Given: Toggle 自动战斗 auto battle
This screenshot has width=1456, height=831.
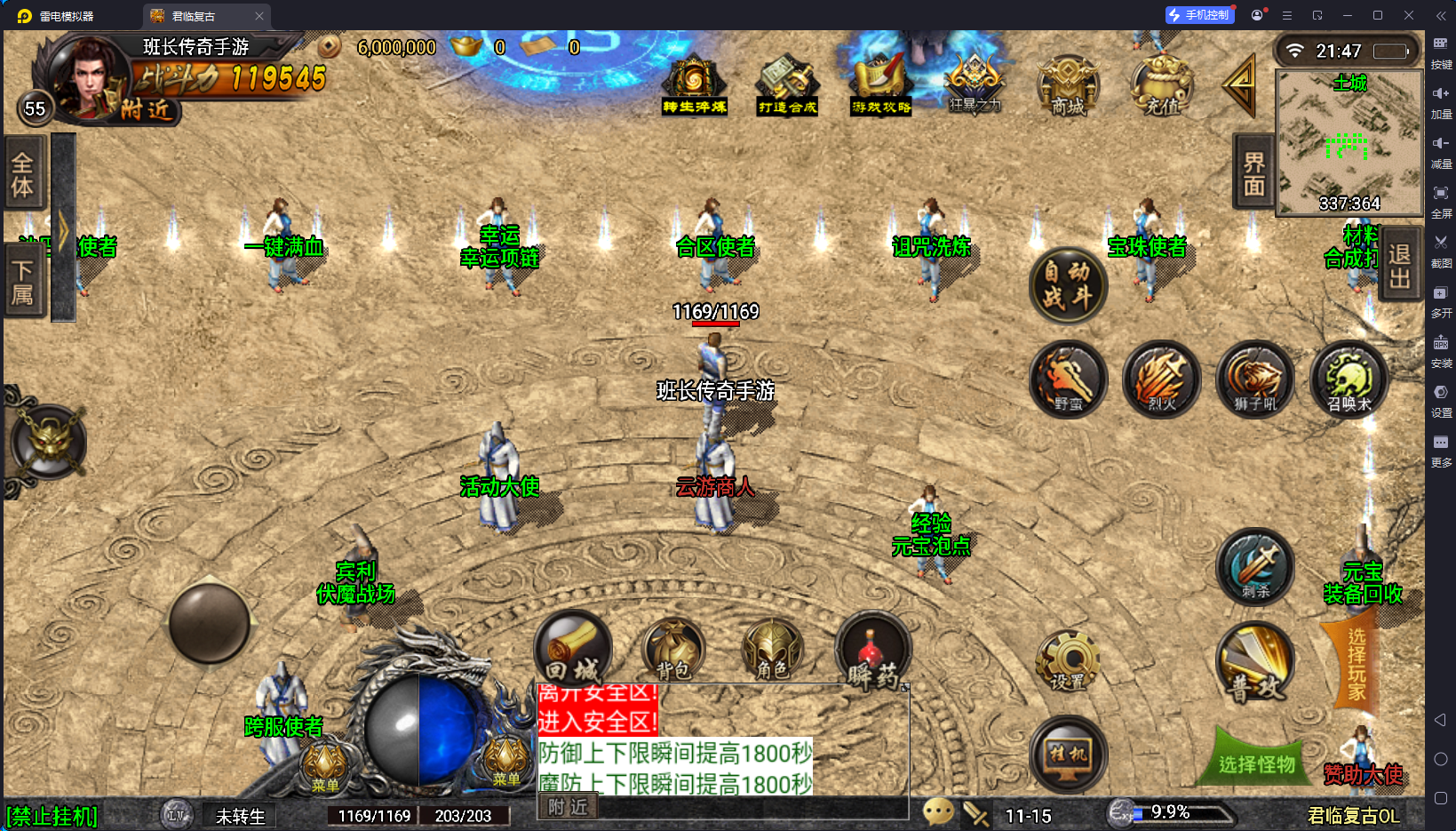Looking at the screenshot, I should point(1068,285).
